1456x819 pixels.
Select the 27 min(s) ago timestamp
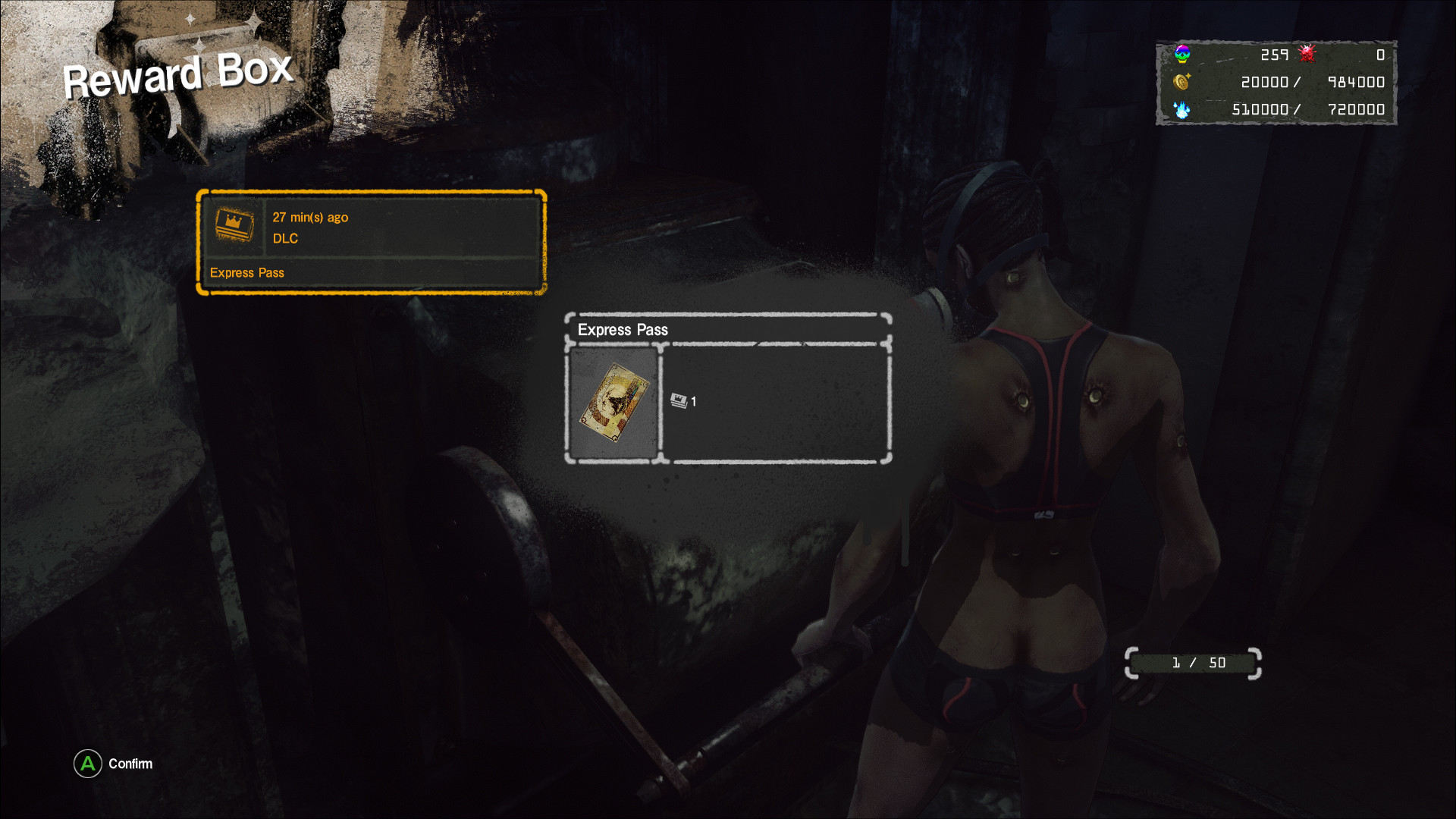(311, 217)
